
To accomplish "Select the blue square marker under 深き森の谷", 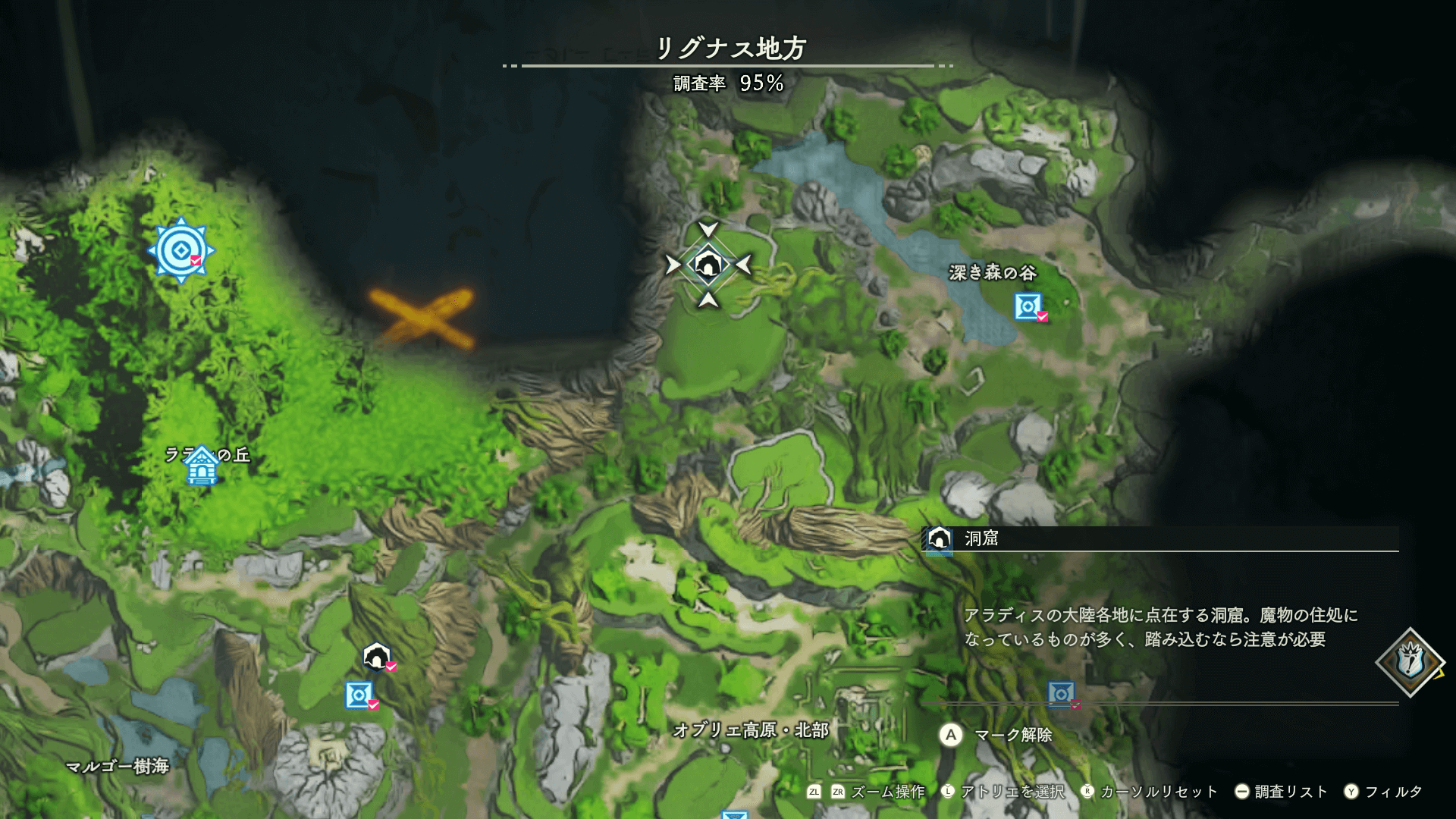I will pyautogui.click(x=1028, y=306).
